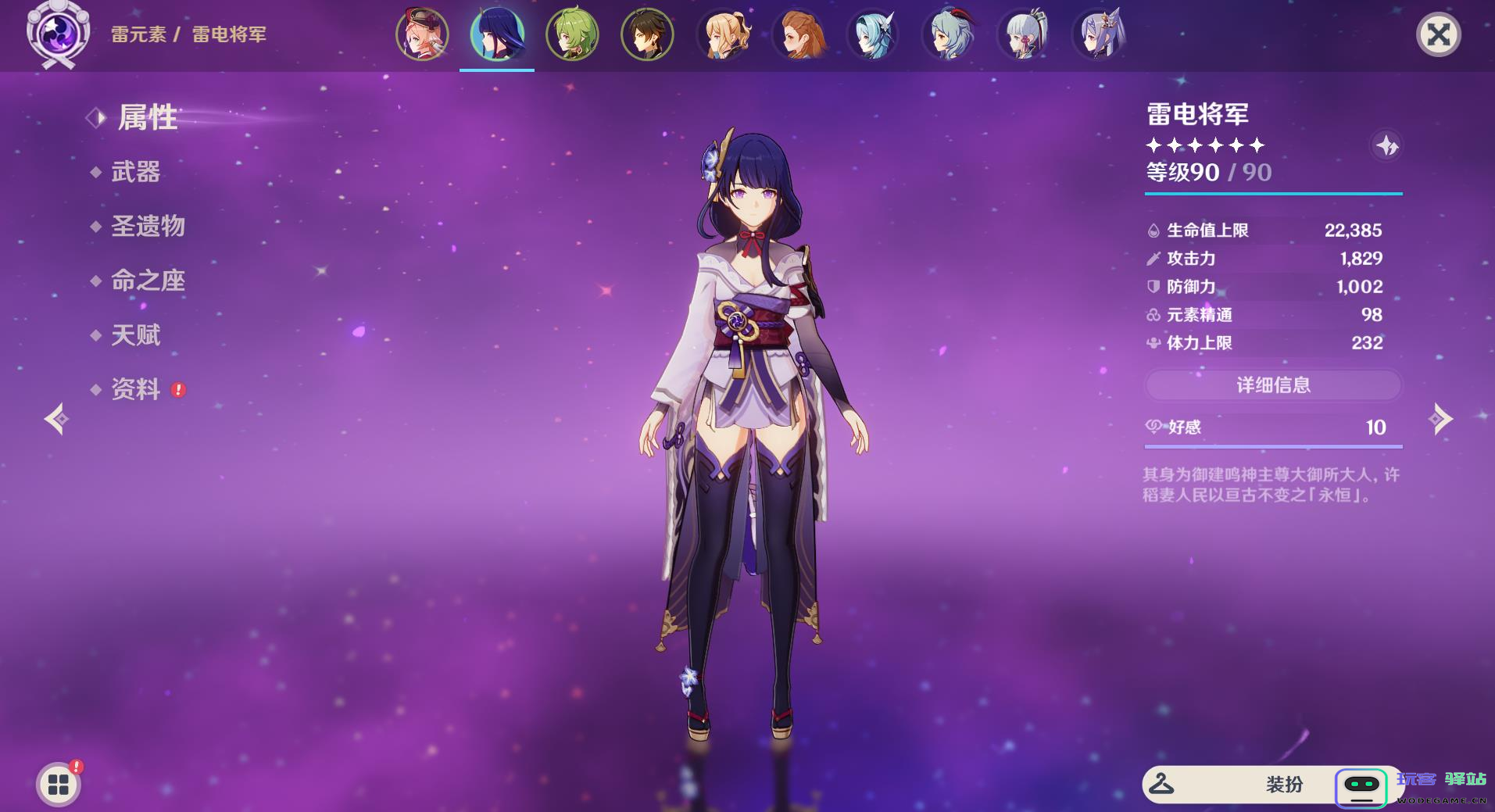Screen dimensions: 1495x812
Task: Close the character screen
Action: 1438,34
